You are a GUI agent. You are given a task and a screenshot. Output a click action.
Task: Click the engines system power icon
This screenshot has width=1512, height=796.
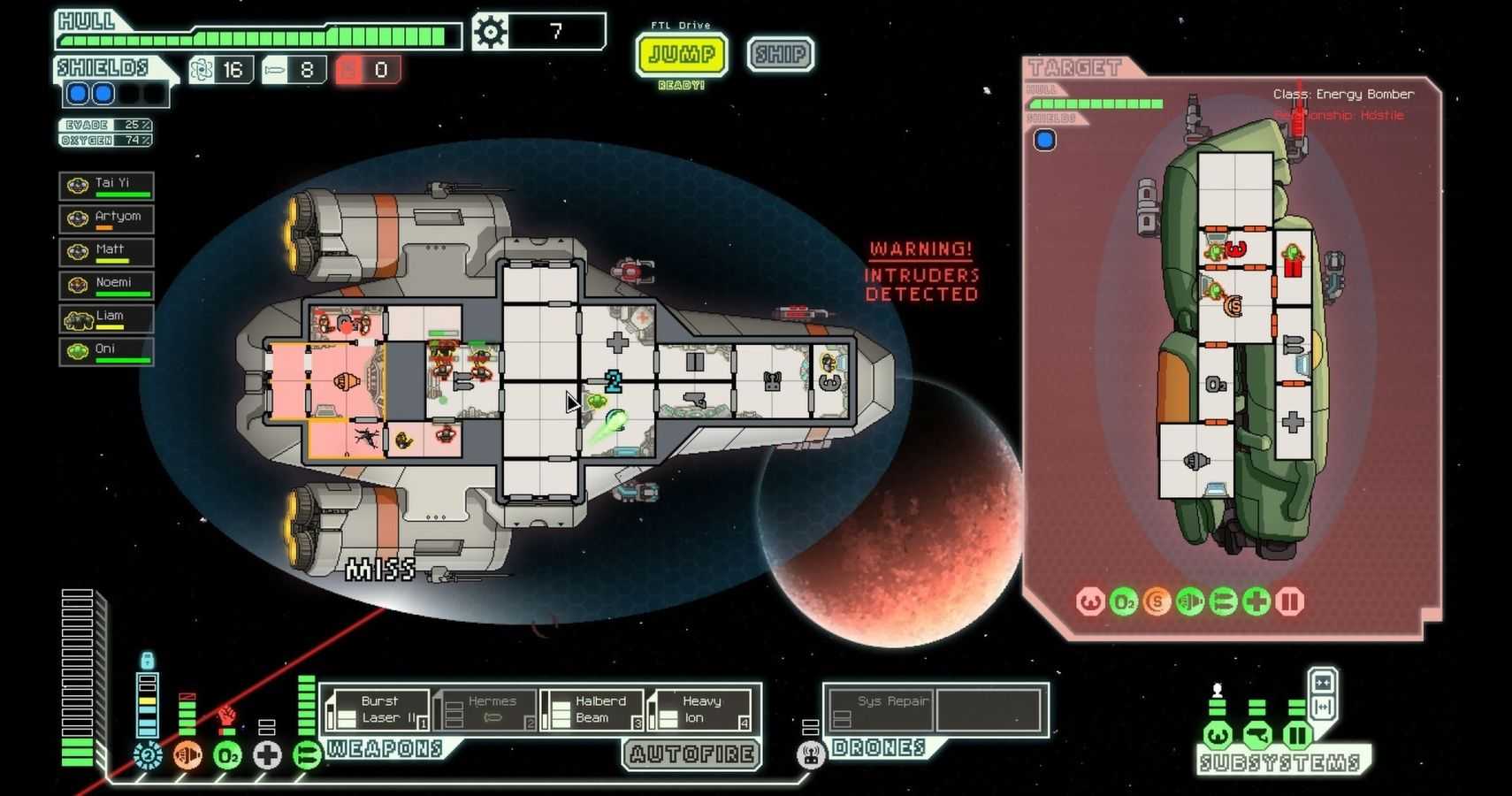click(x=187, y=755)
